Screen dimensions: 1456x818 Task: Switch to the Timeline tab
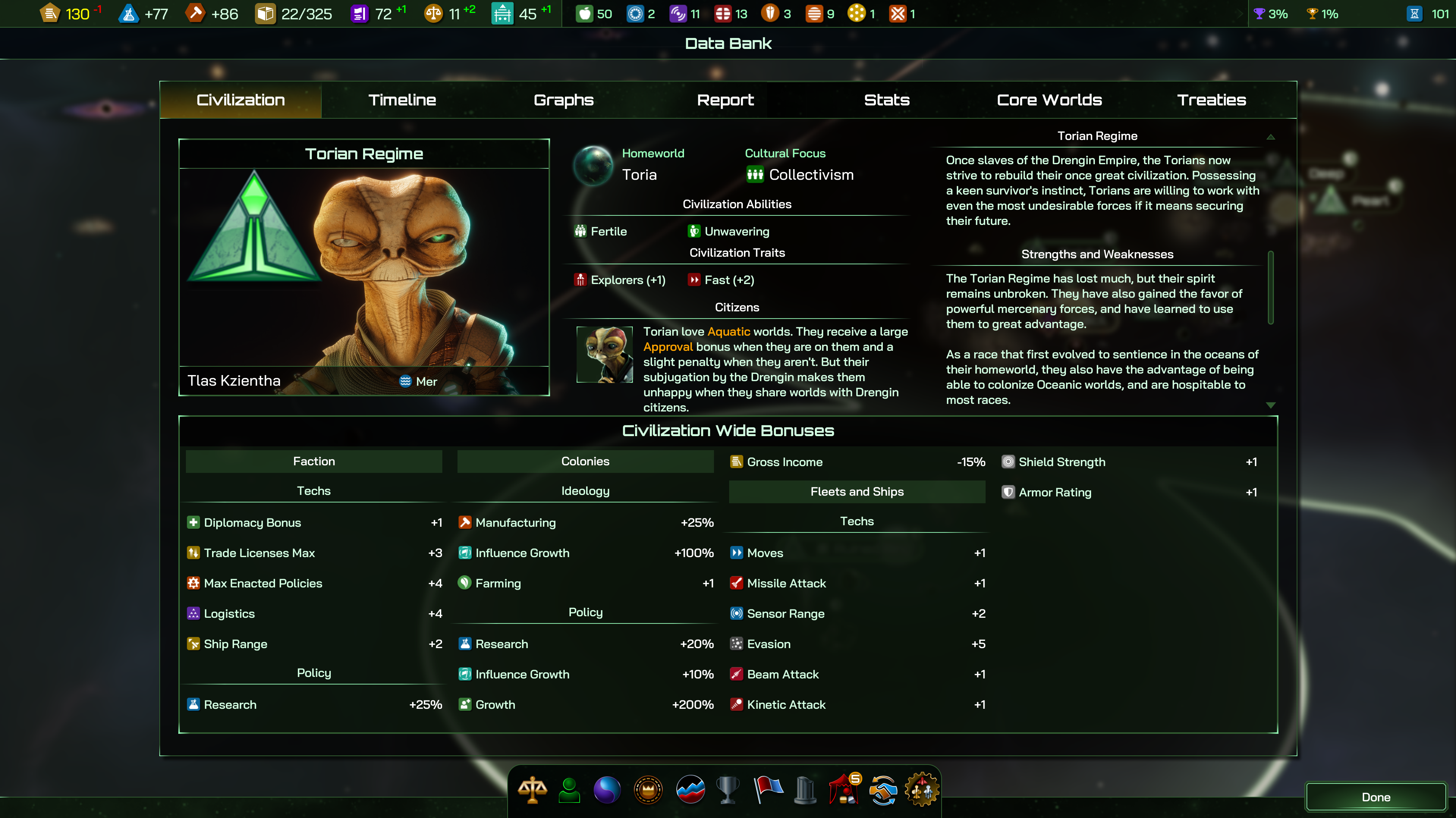[402, 100]
